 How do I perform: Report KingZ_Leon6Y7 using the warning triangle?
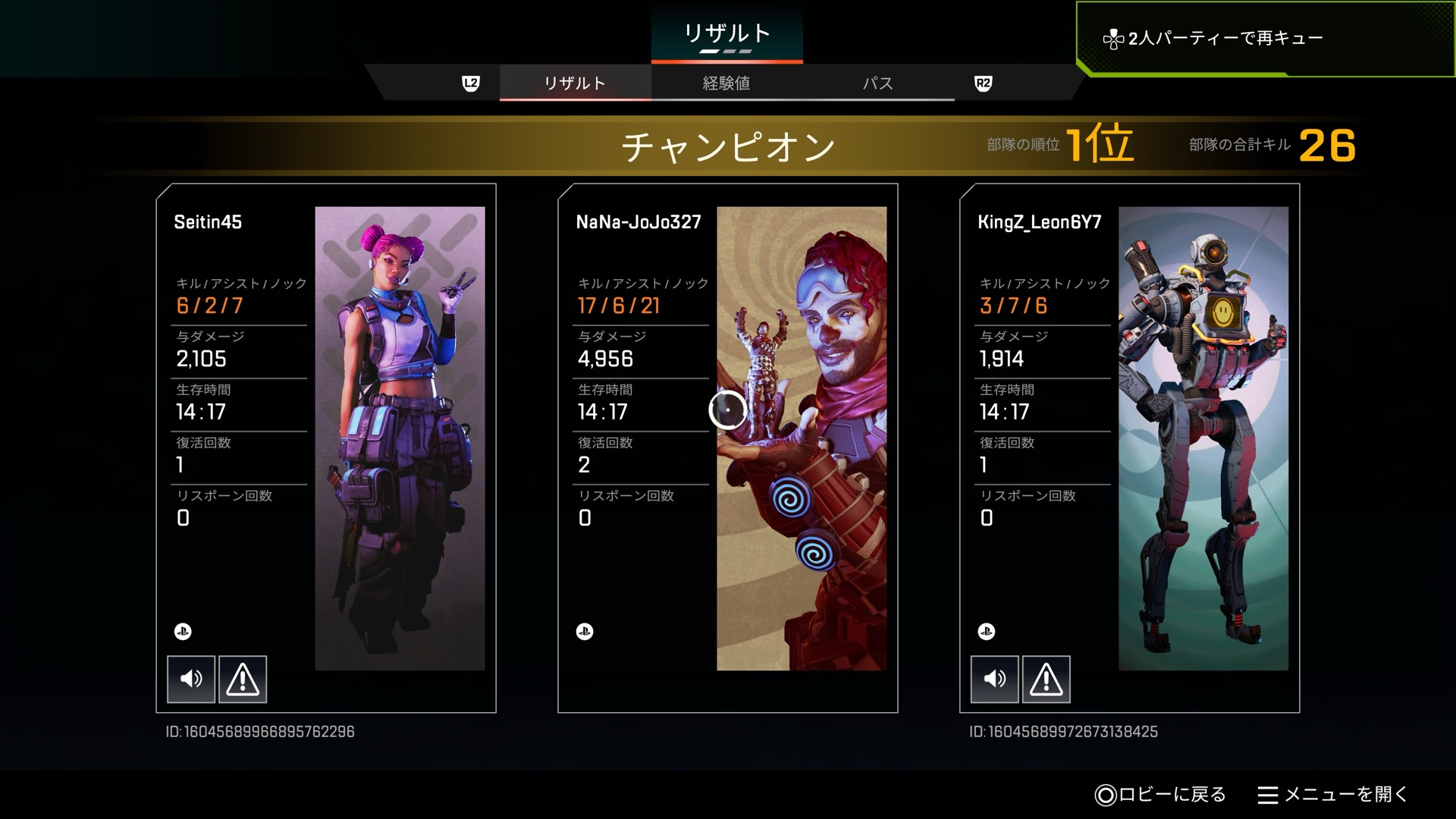tap(1046, 679)
